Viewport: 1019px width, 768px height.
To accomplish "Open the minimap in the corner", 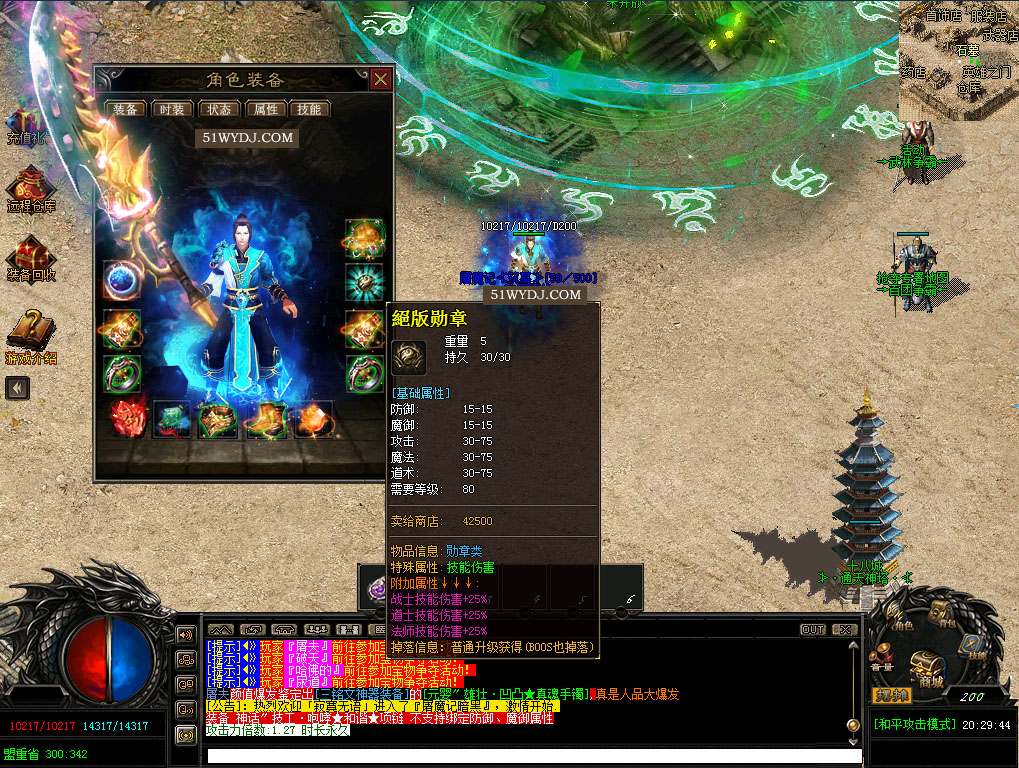I will (x=958, y=60).
